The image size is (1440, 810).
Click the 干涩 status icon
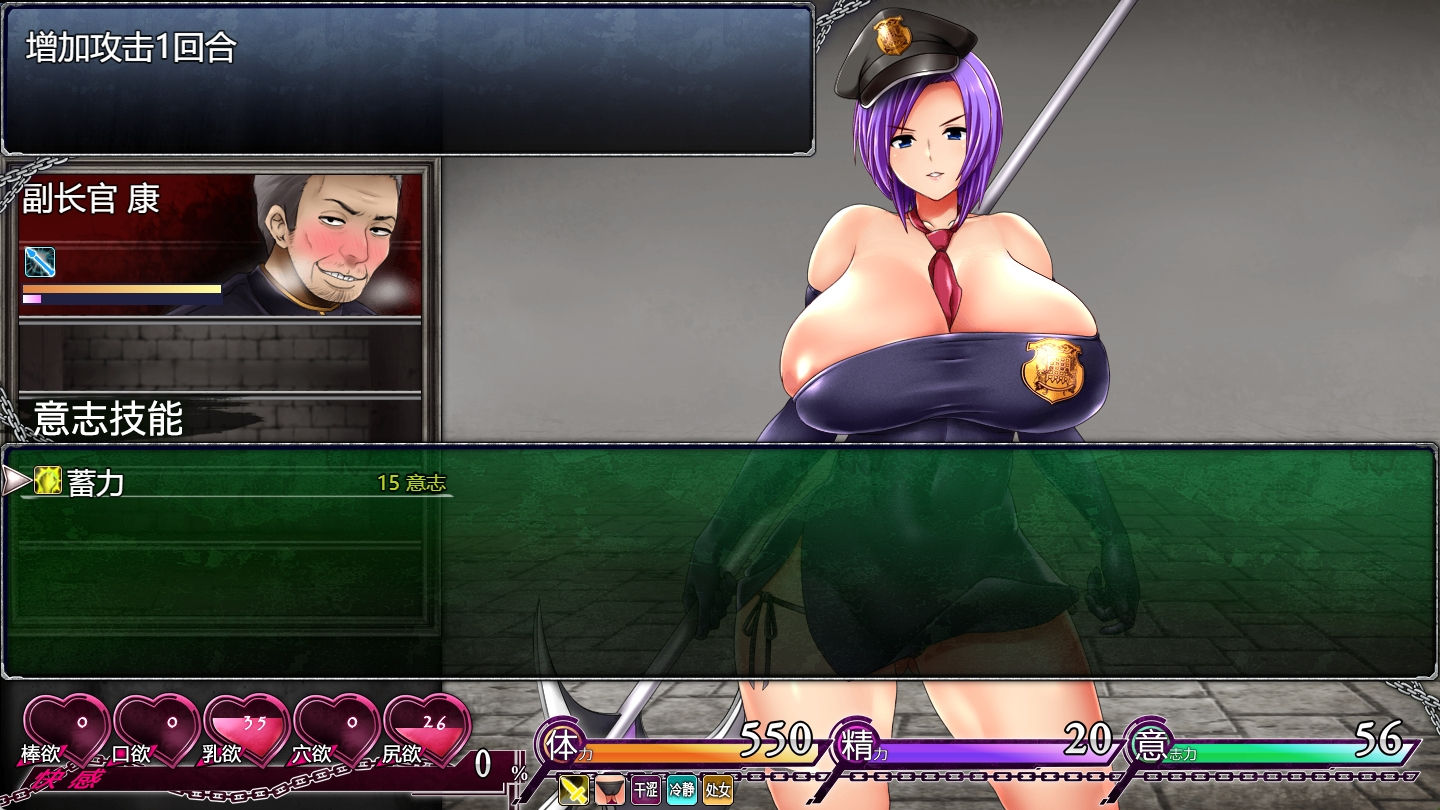tap(646, 790)
